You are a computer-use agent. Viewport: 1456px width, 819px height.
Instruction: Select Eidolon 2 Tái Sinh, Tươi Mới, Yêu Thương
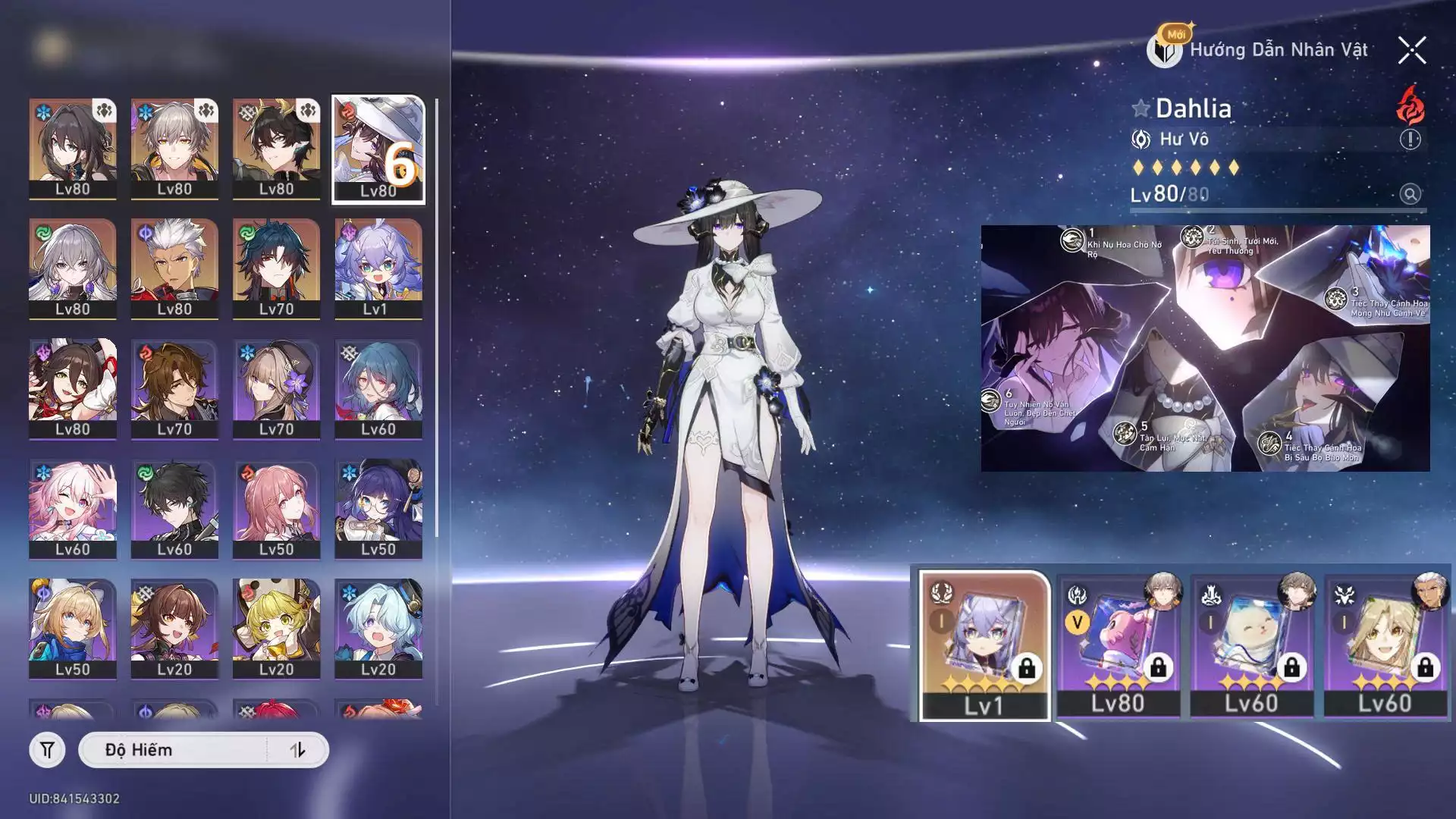(x=1193, y=238)
